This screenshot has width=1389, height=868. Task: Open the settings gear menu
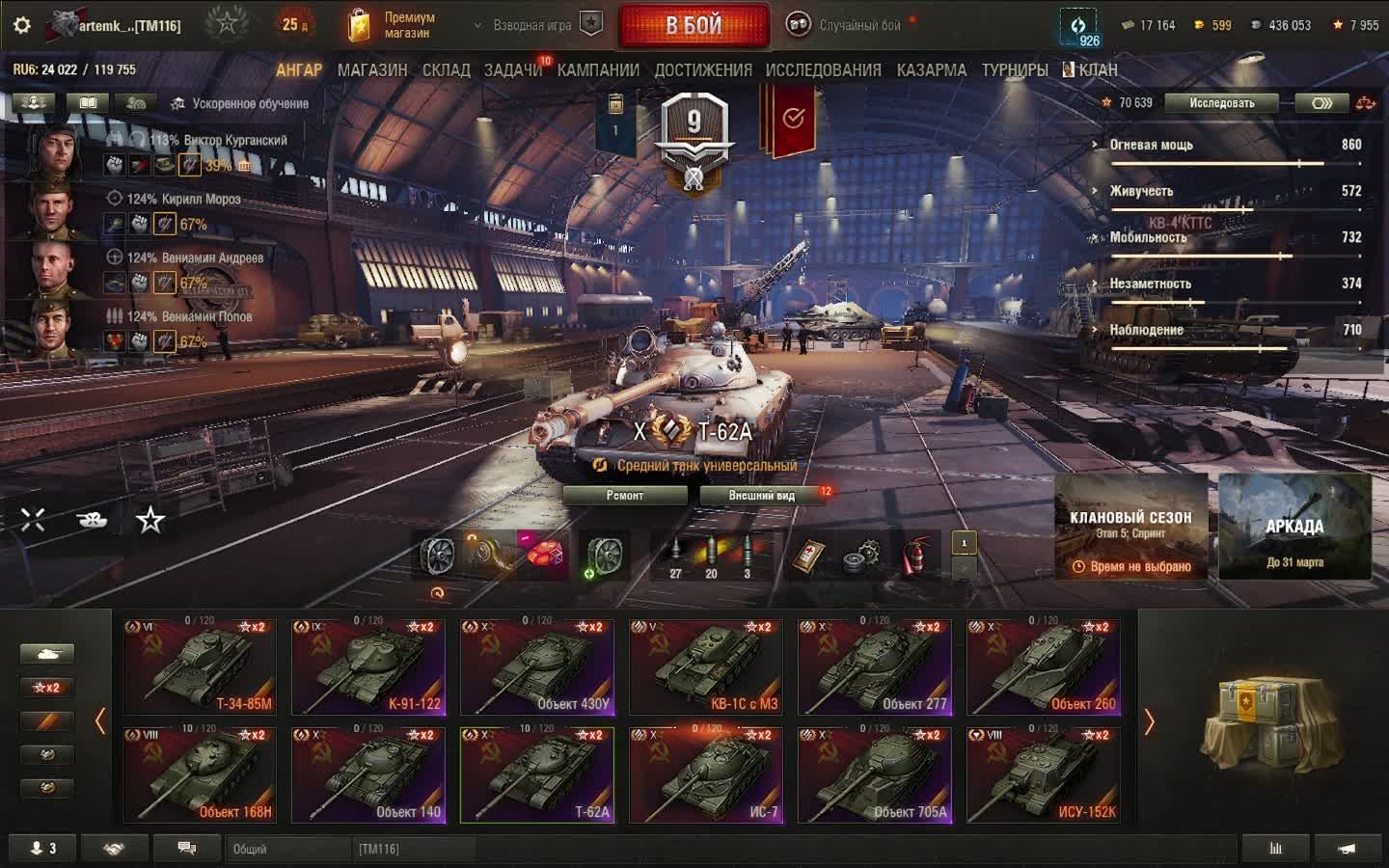point(21,25)
